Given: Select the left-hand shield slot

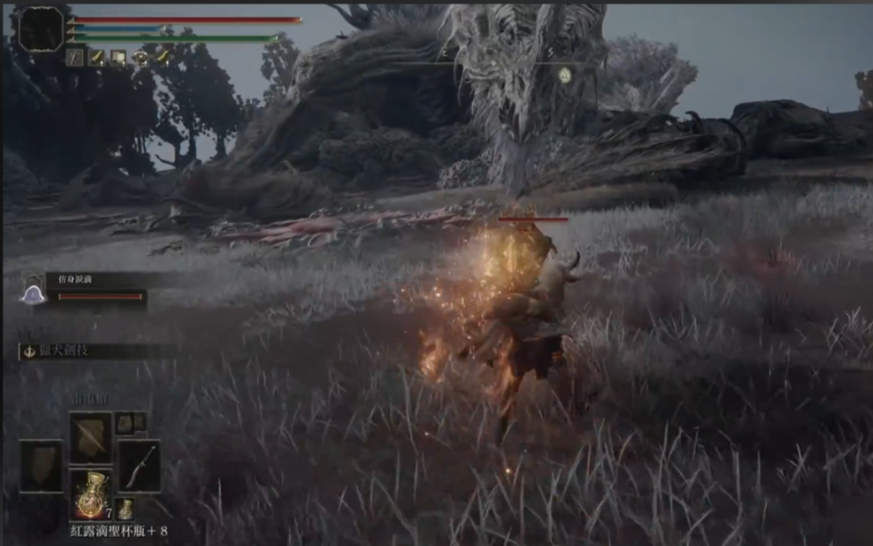Looking at the screenshot, I should coord(41,466).
